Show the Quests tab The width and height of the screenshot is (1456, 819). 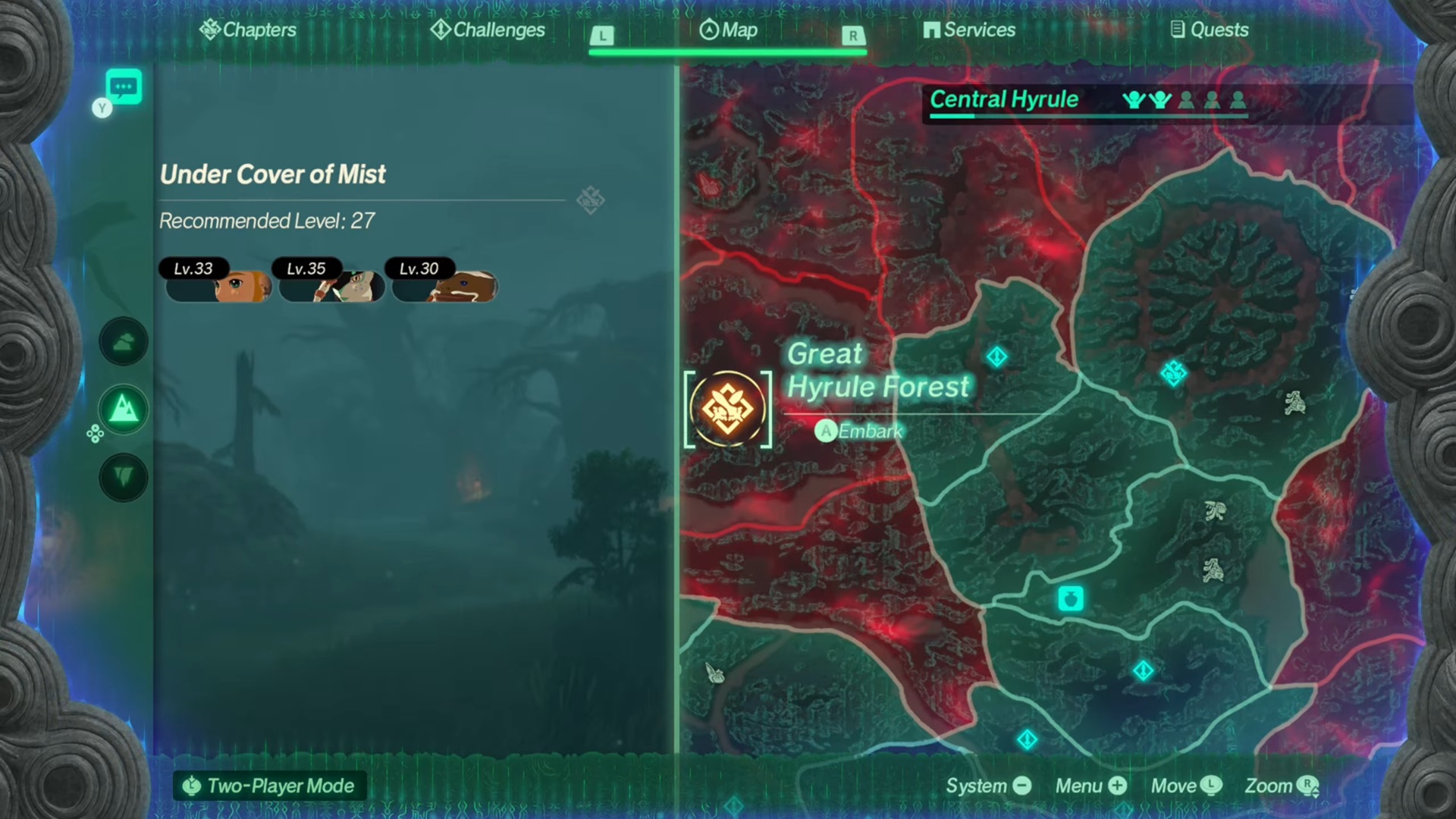pos(1210,30)
